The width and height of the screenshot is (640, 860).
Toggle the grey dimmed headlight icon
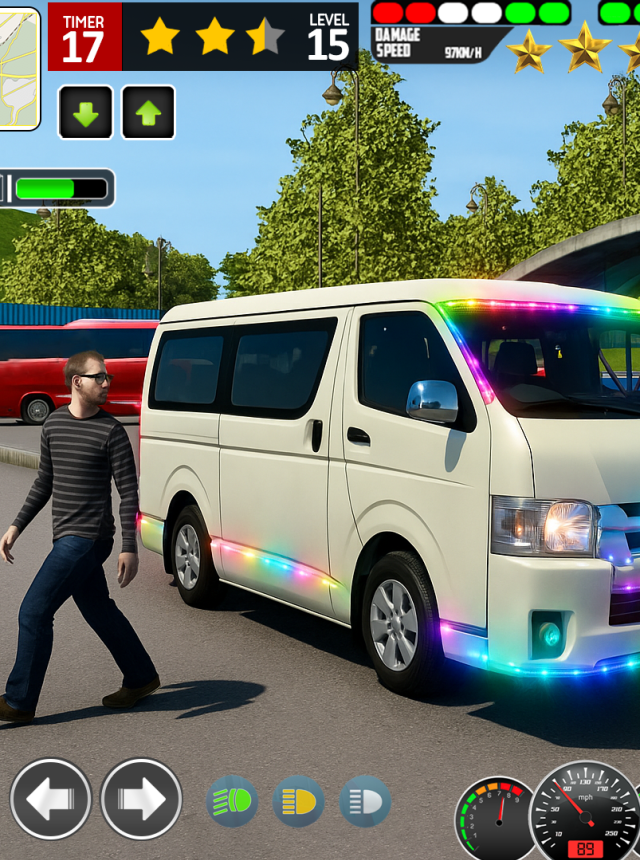click(364, 801)
